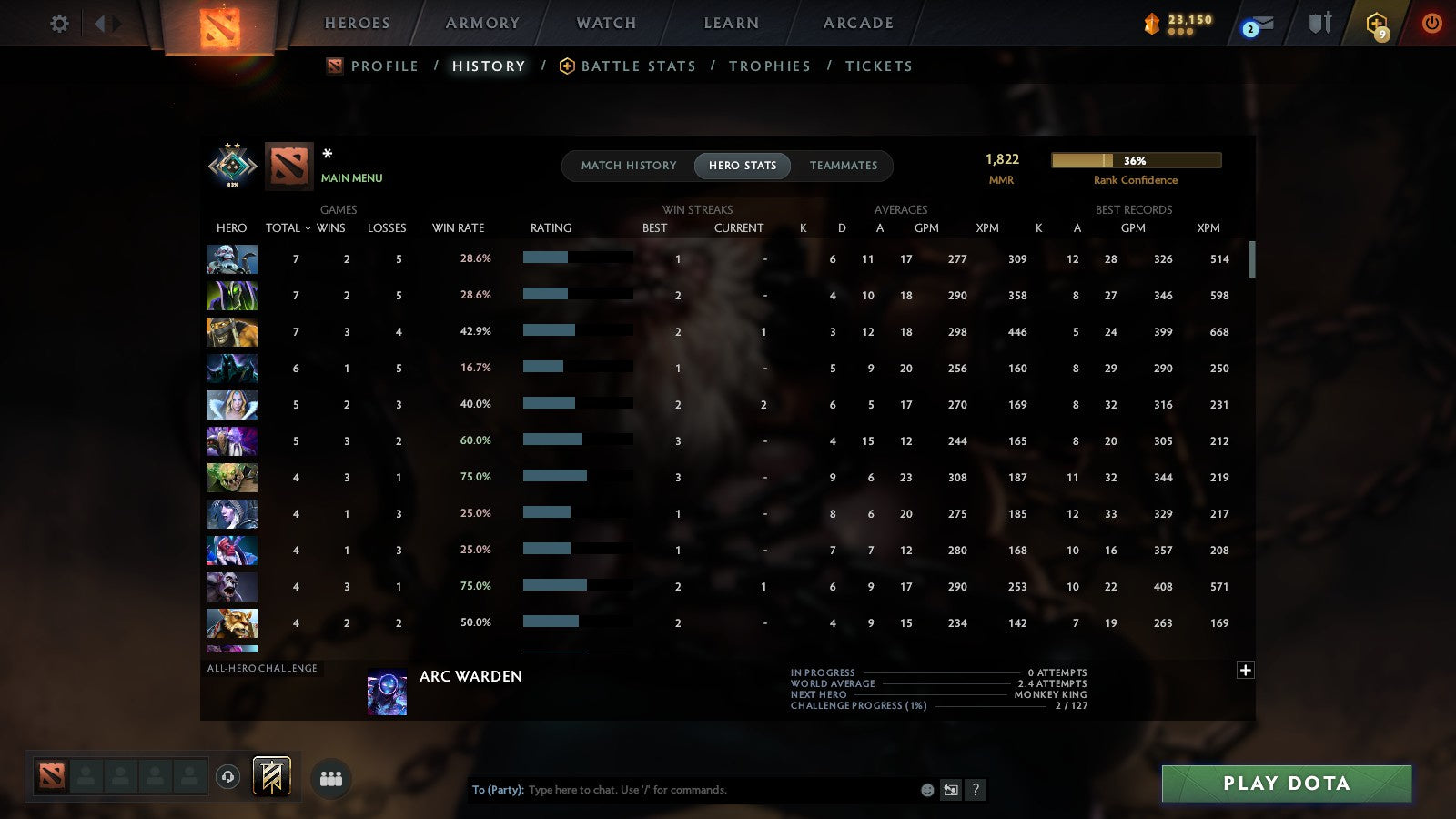Click the PLAY DOTA button
The height and width of the screenshot is (819, 1456).
(1286, 783)
